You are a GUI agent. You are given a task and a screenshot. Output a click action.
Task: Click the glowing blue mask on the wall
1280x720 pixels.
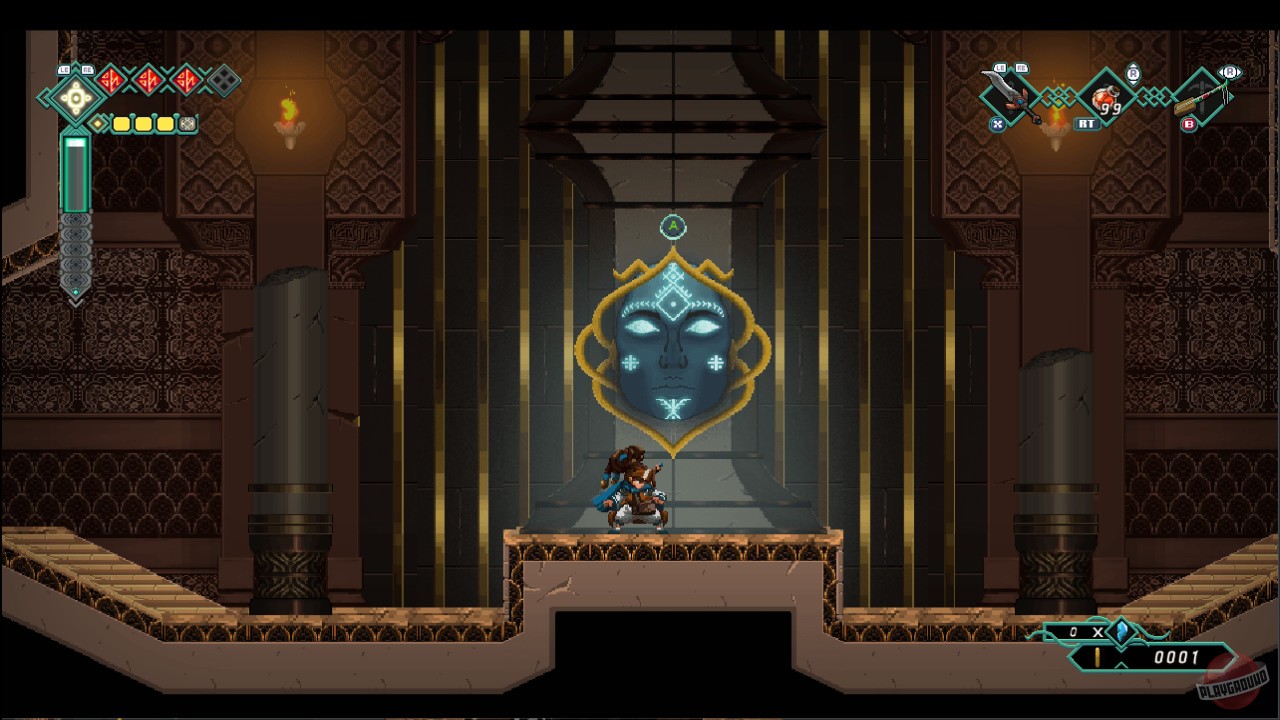[x=673, y=340]
